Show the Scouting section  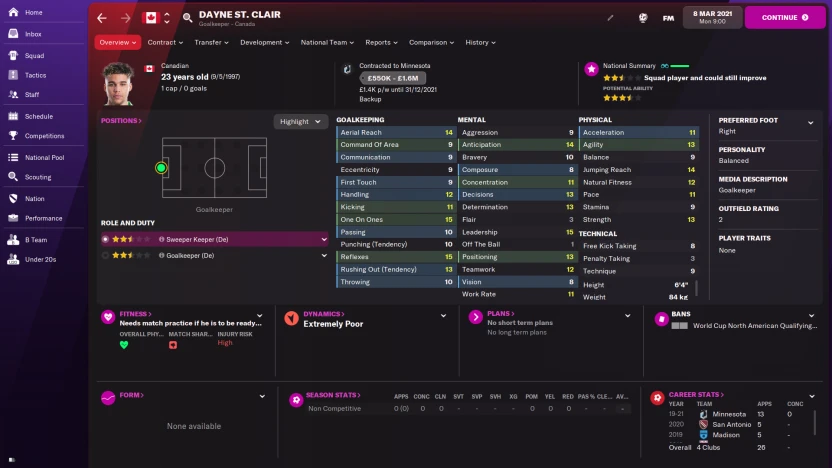pos(38,177)
